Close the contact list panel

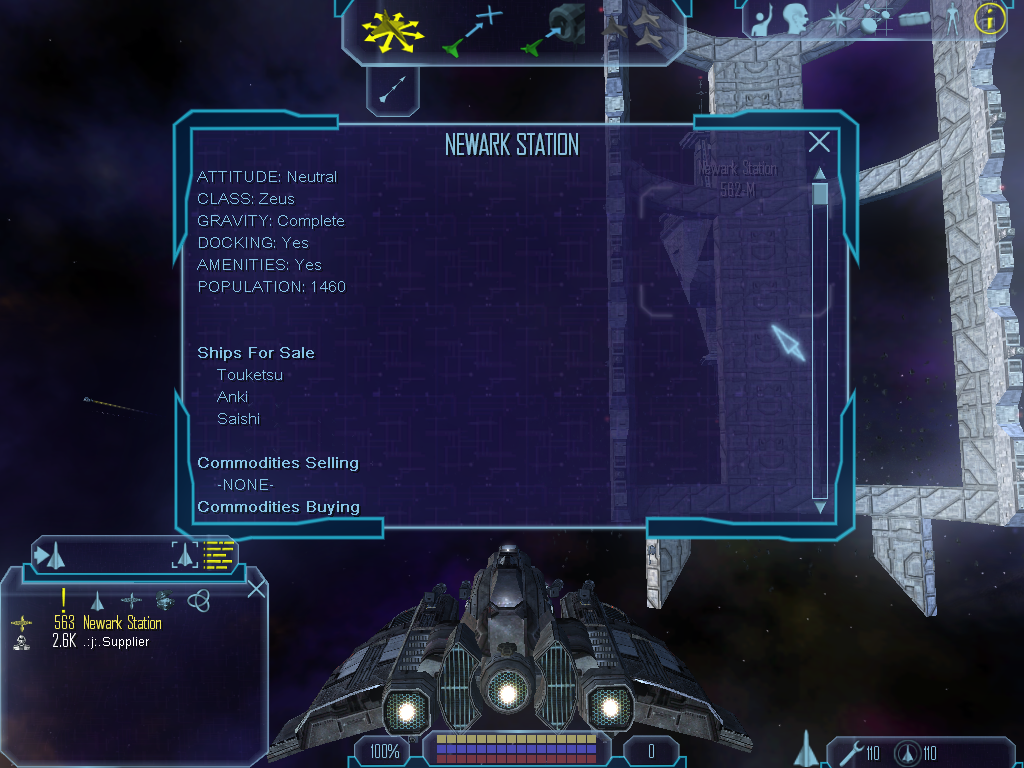[x=256, y=588]
